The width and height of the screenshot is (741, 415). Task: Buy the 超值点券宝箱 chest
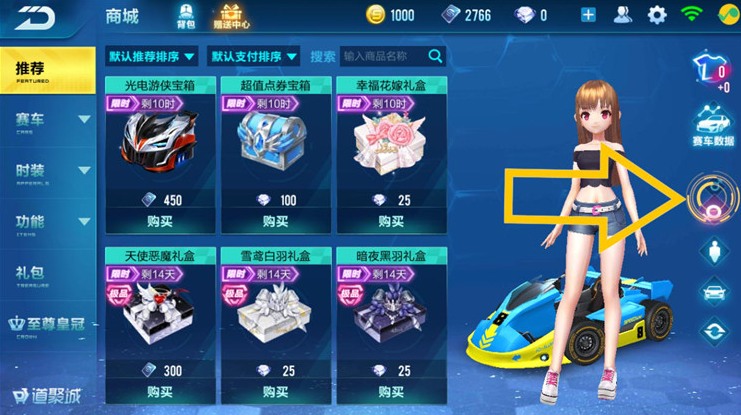(x=274, y=223)
